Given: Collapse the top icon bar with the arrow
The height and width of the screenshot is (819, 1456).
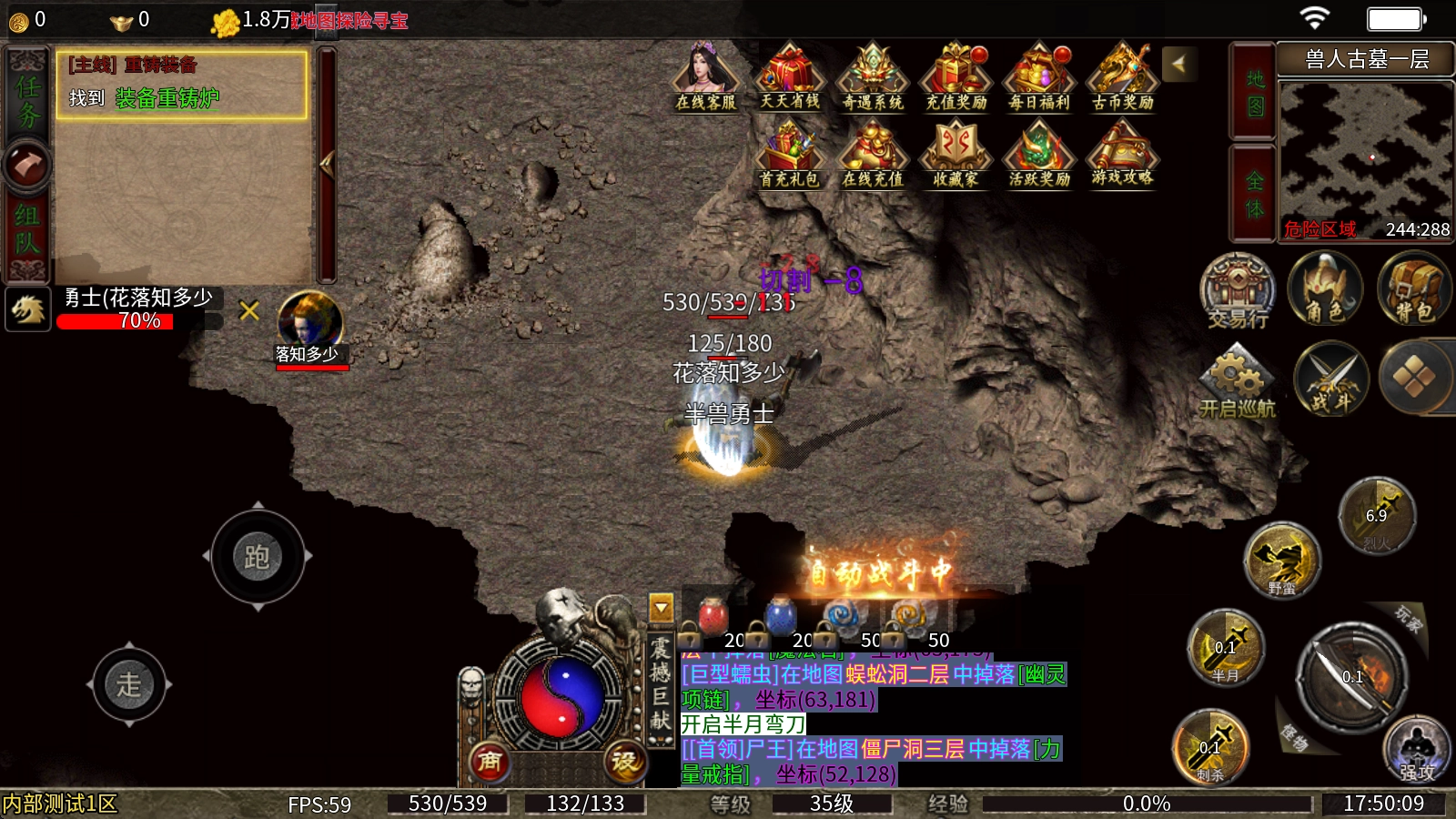Looking at the screenshot, I should pos(1178,64).
